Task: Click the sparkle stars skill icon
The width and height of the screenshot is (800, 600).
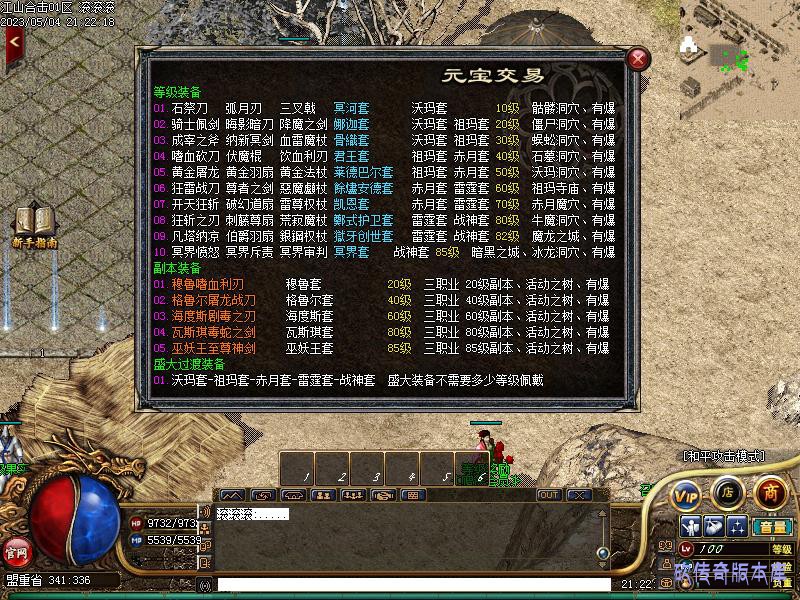Action: (737, 527)
